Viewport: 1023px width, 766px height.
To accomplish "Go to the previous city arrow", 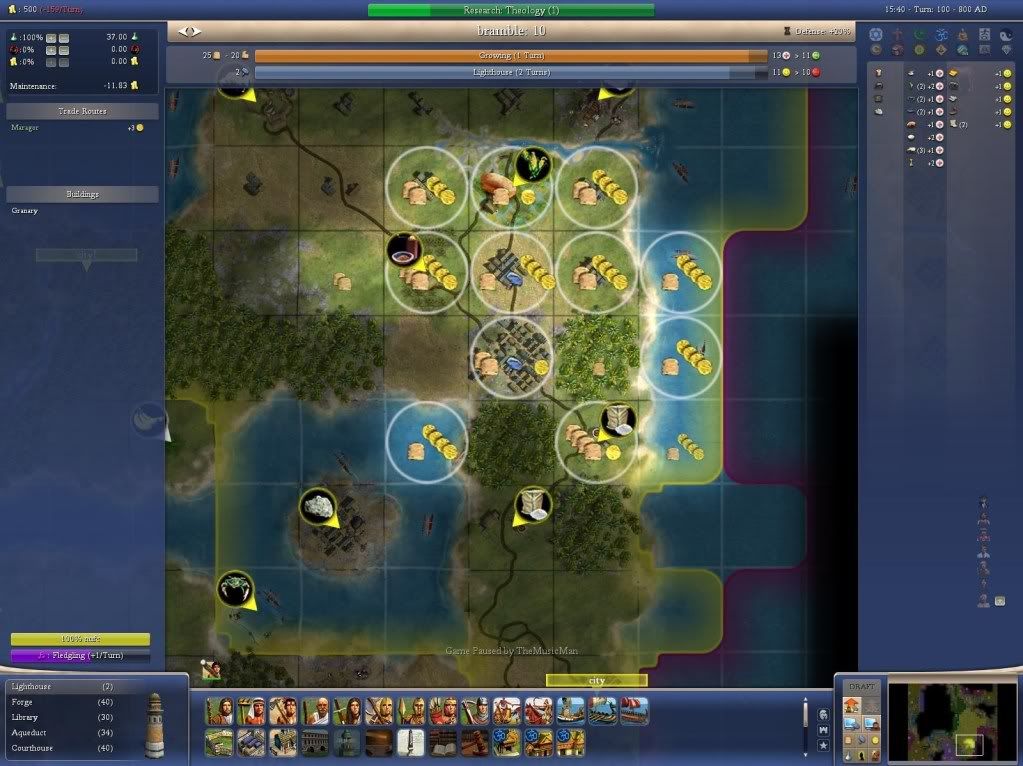I will click(x=183, y=31).
